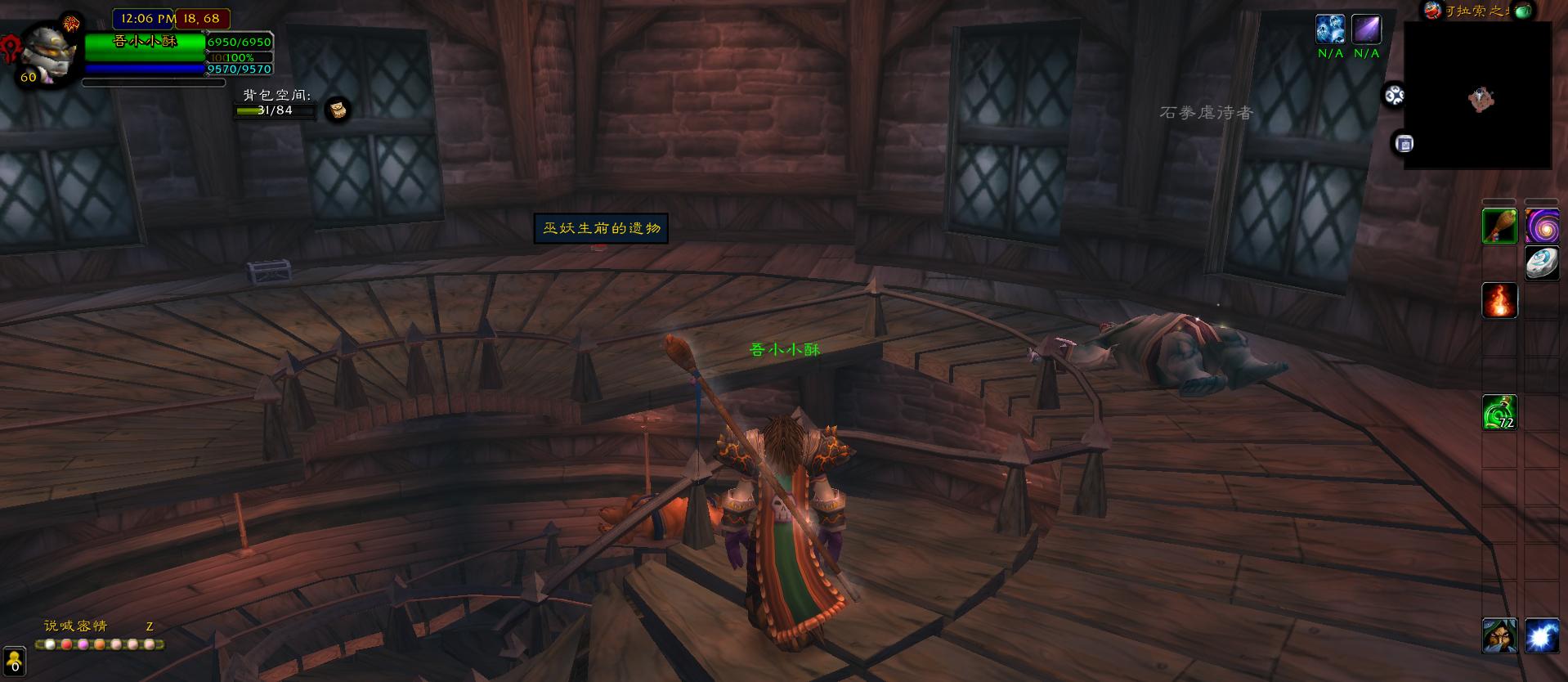Use the roasted drumstick food item
Screen dimensions: 1568x682
[x=1499, y=227]
